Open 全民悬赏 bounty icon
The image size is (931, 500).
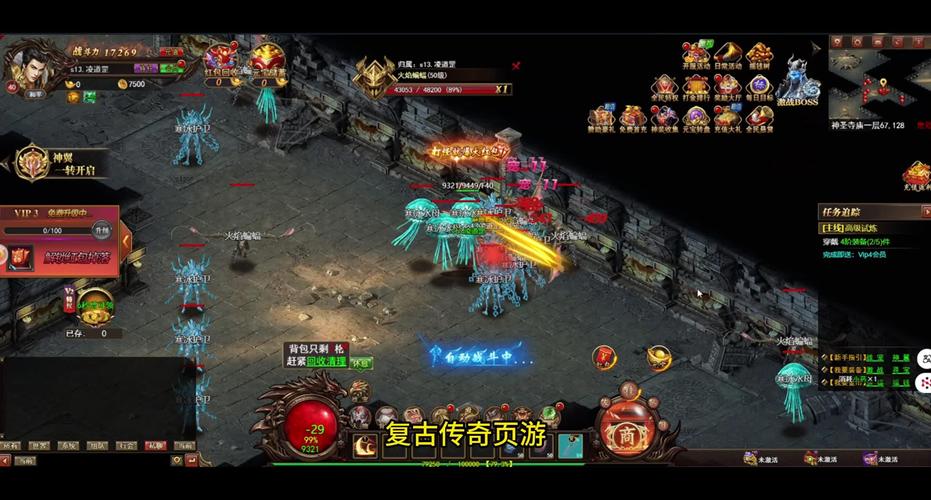(x=759, y=119)
